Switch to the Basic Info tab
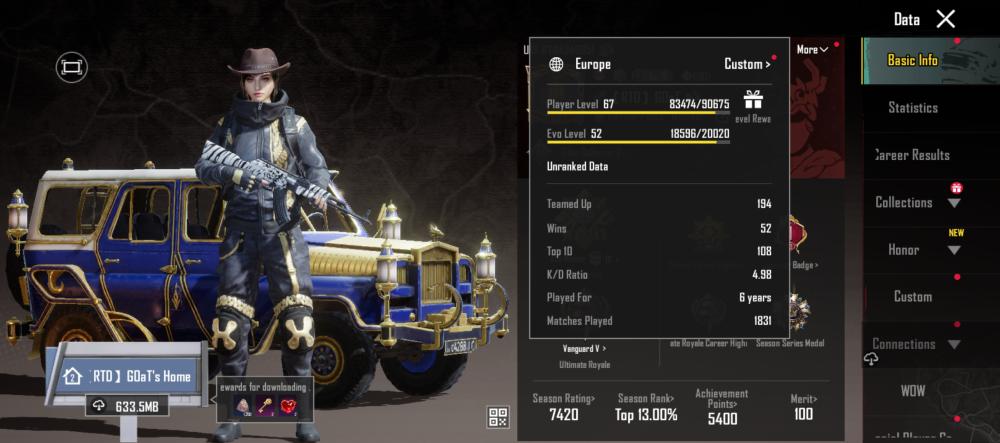 [912, 60]
